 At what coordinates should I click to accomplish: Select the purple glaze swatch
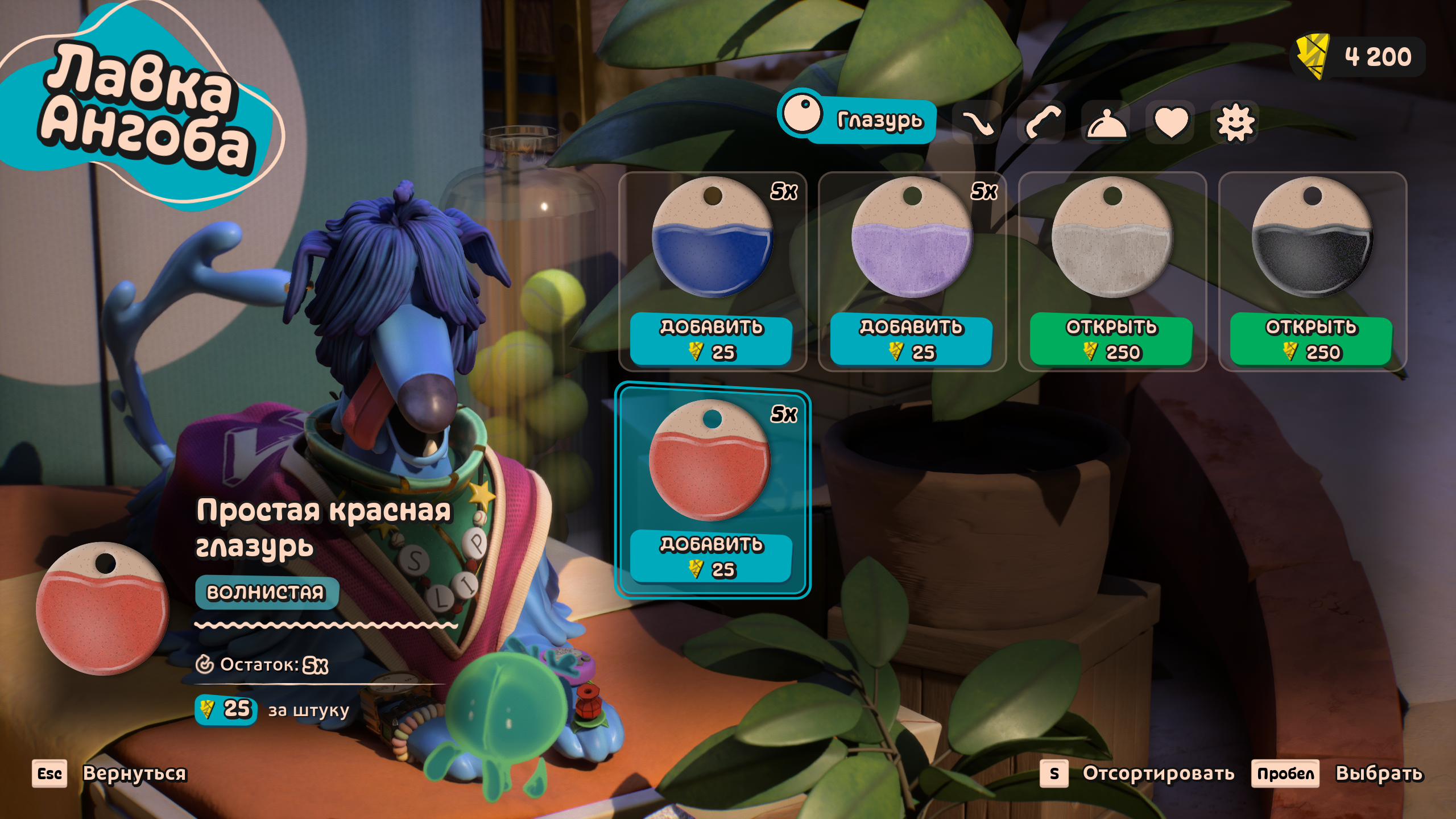coord(911,238)
